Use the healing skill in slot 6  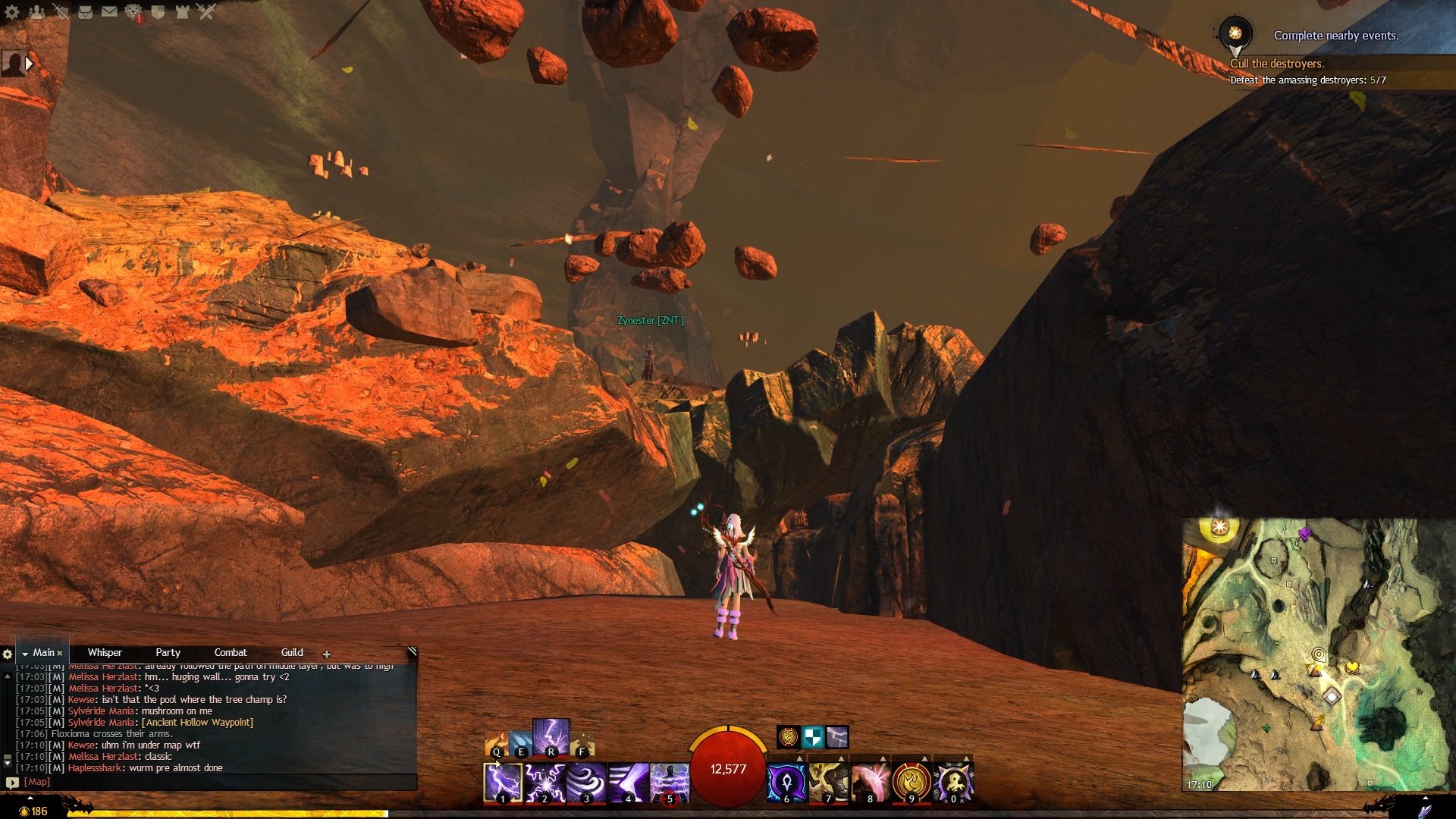(786, 783)
